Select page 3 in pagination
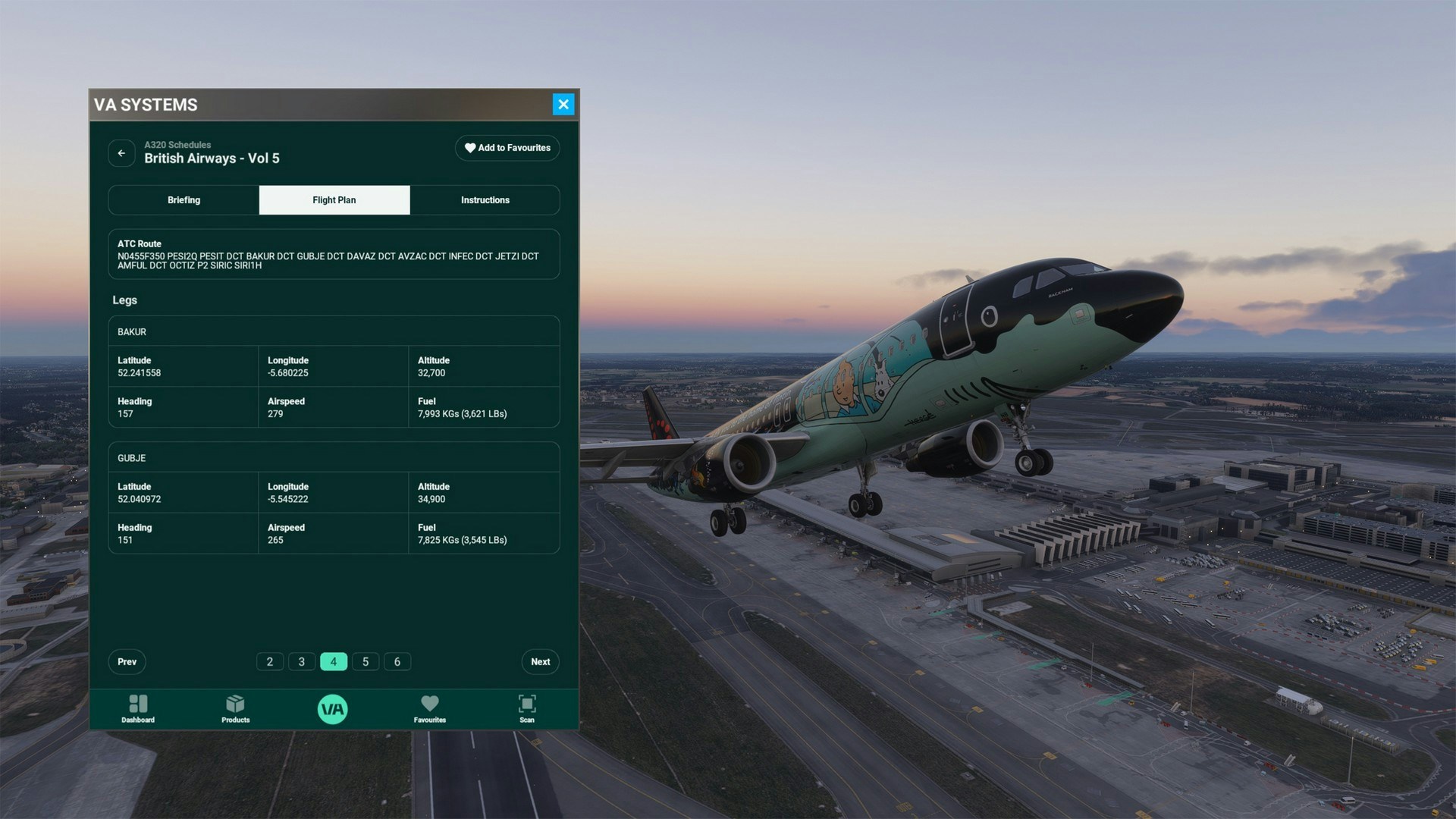Screen dimensions: 1456x819 coord(302,662)
